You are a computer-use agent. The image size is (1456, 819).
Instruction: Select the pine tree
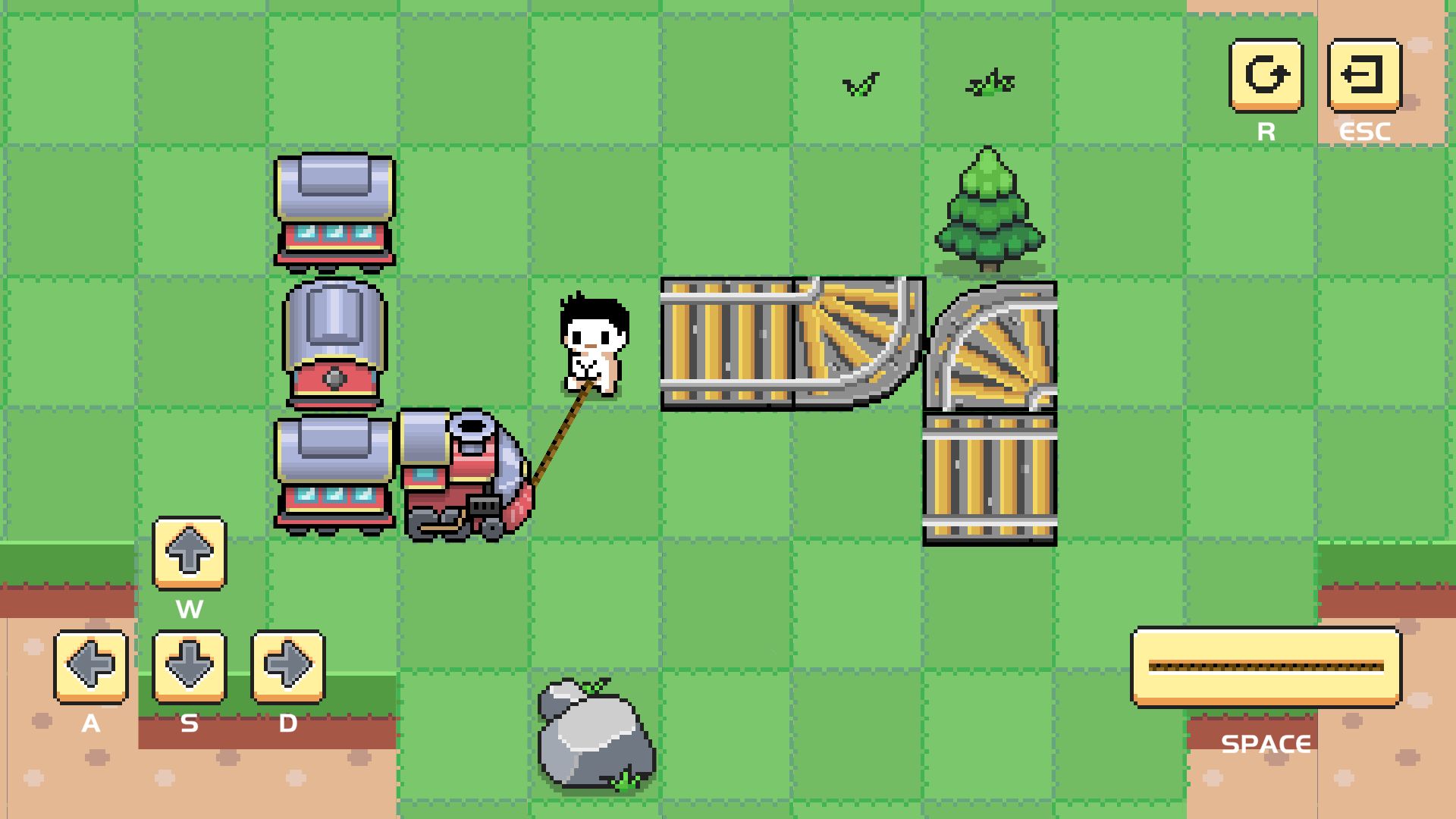(988, 212)
